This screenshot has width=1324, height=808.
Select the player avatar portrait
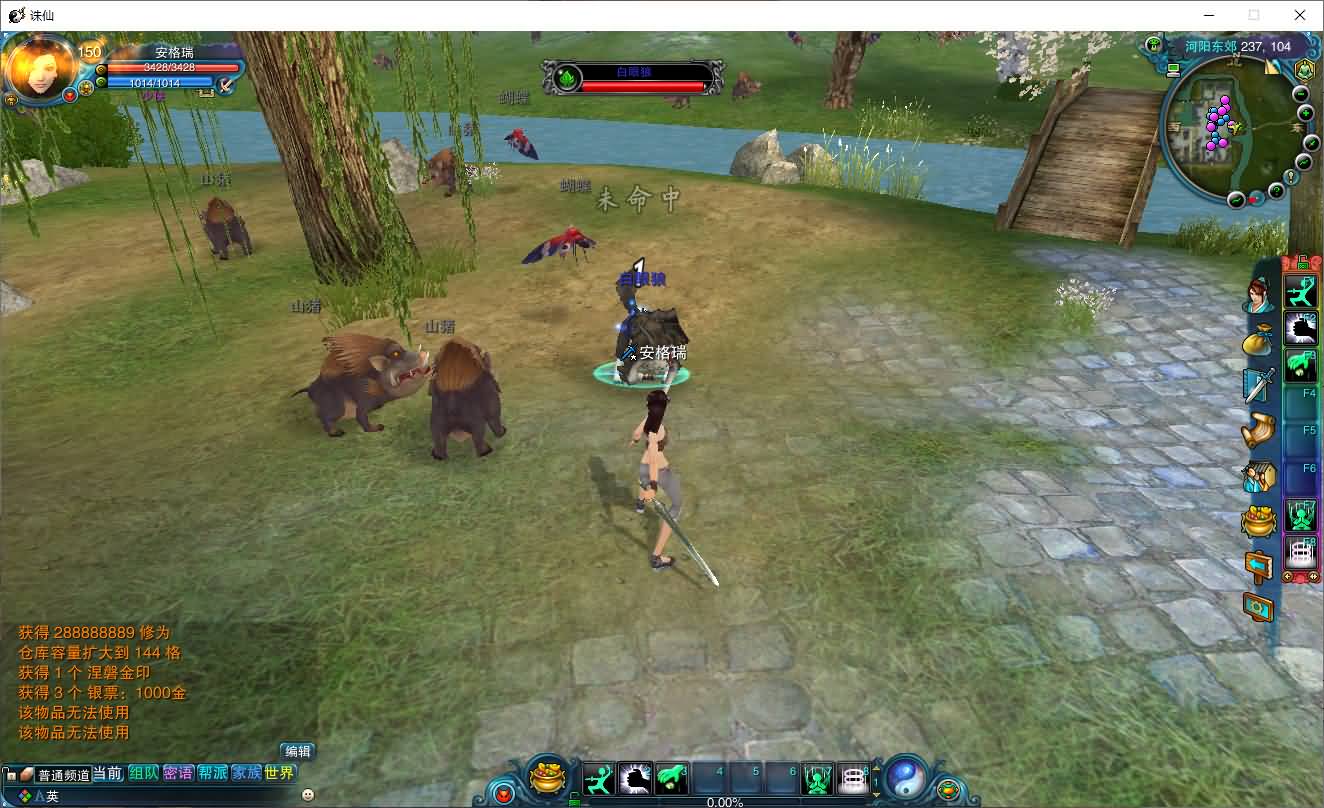(x=40, y=67)
